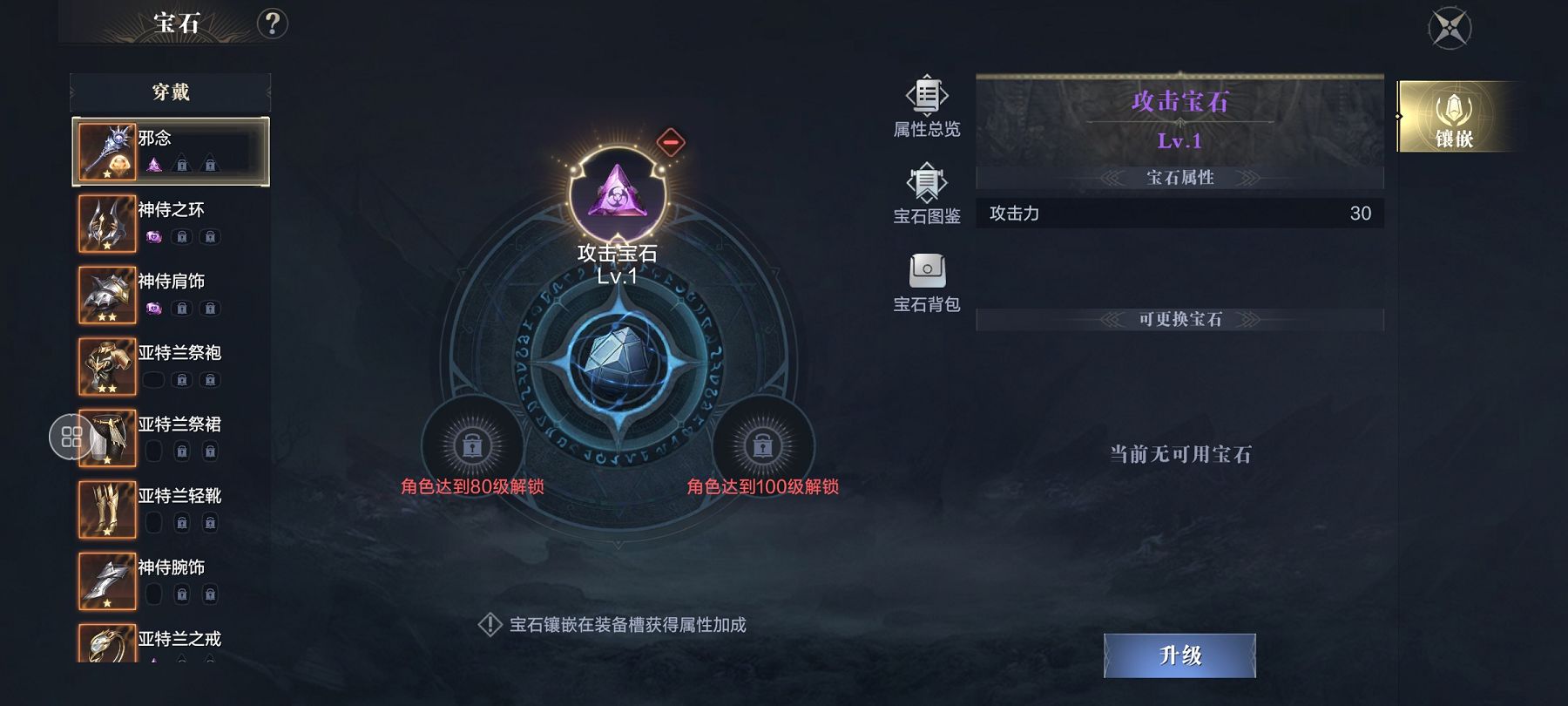Screen dimensions: 1568x706
Task: Click the locked level 100 gem slot
Action: click(762, 445)
